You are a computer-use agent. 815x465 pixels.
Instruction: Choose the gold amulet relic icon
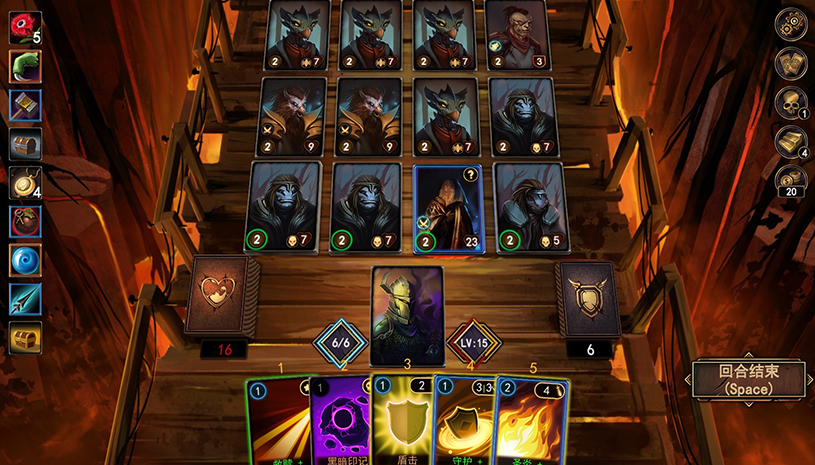pos(25,183)
